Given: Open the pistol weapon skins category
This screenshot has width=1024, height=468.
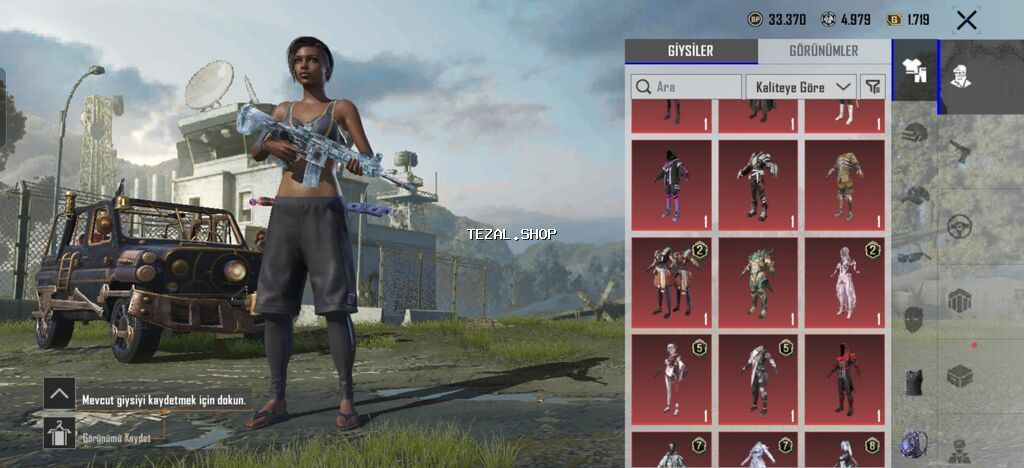Looking at the screenshot, I should point(960,150).
